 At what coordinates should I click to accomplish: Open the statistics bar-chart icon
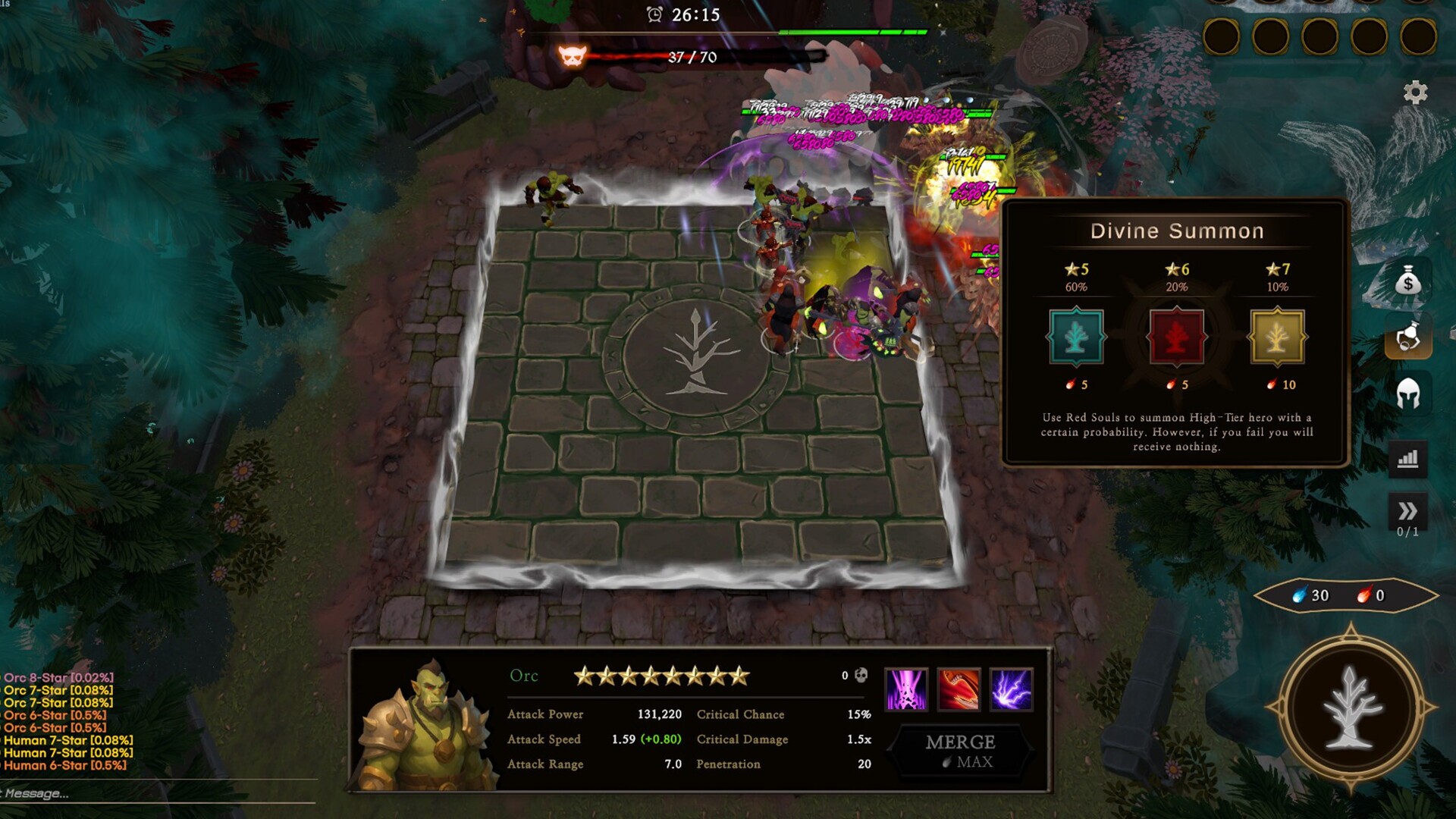point(1408,460)
